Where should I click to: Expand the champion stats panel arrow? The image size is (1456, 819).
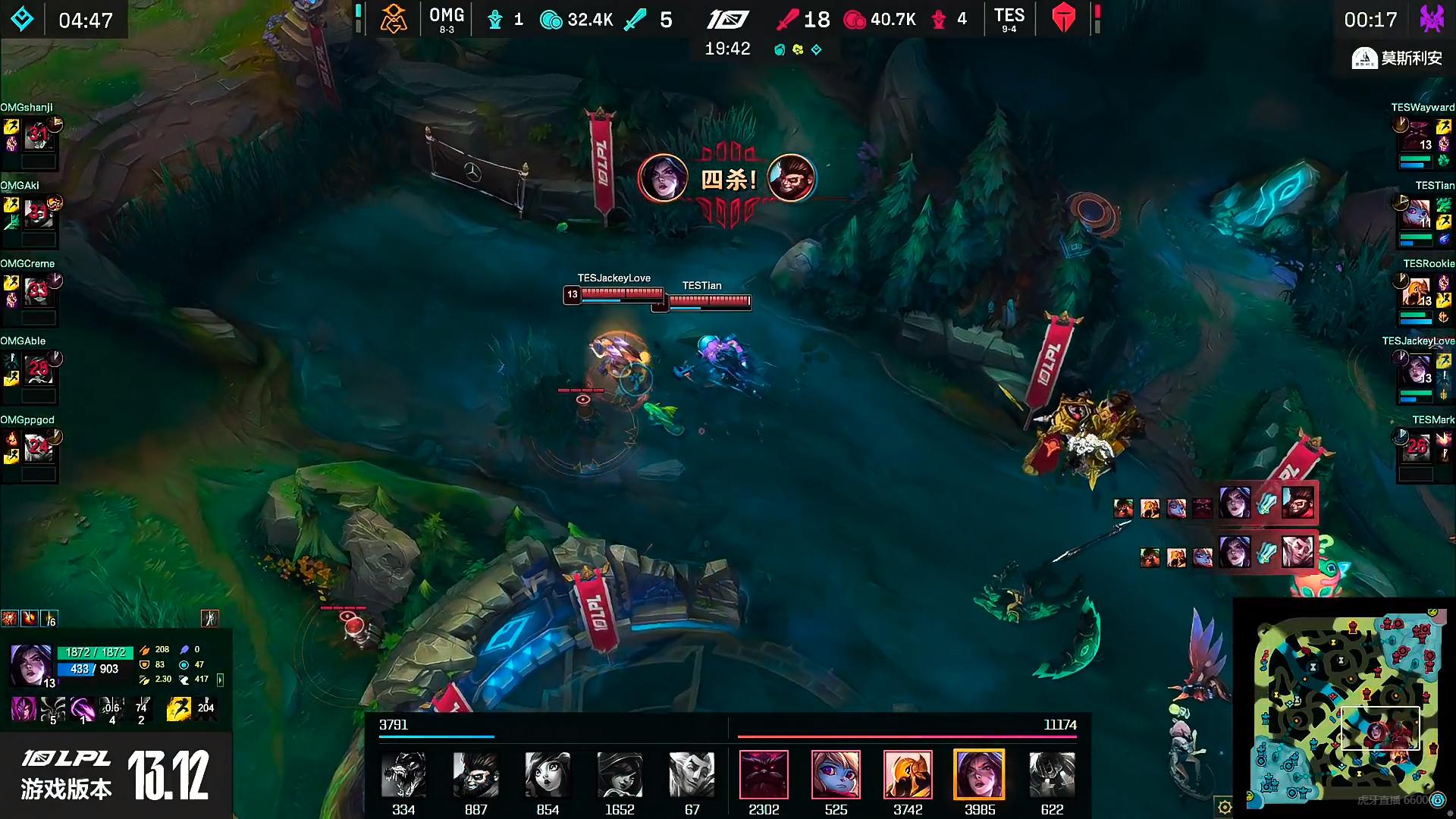(x=221, y=679)
